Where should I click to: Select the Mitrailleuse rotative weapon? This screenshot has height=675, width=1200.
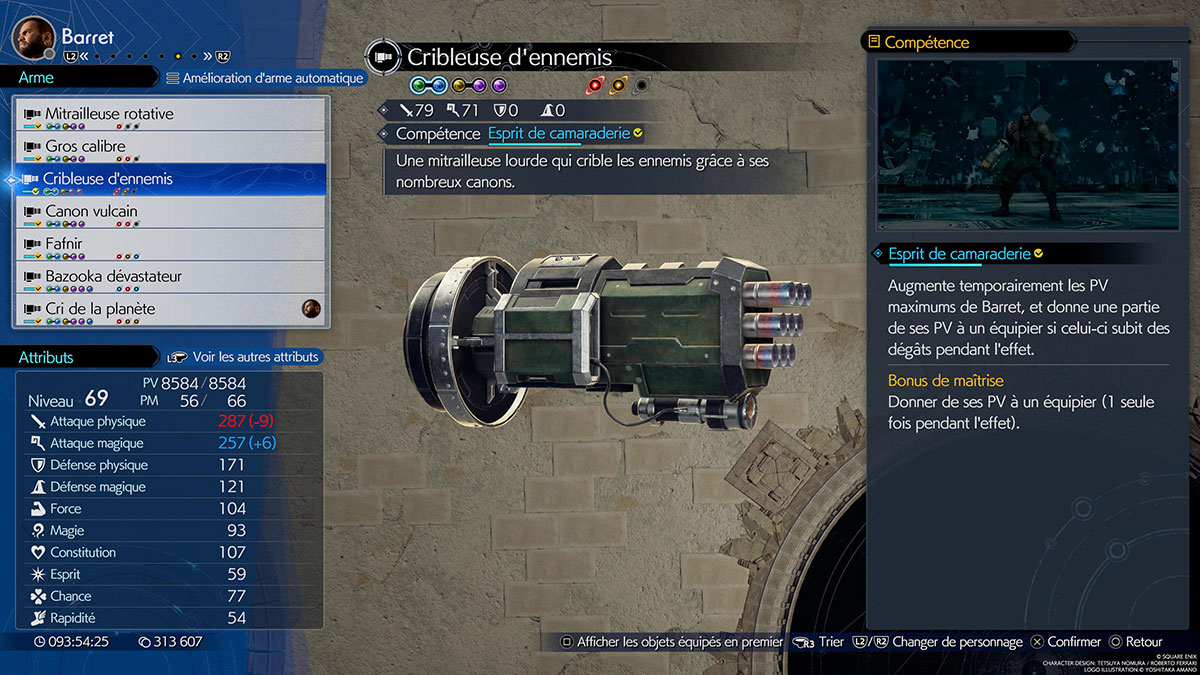(170, 115)
